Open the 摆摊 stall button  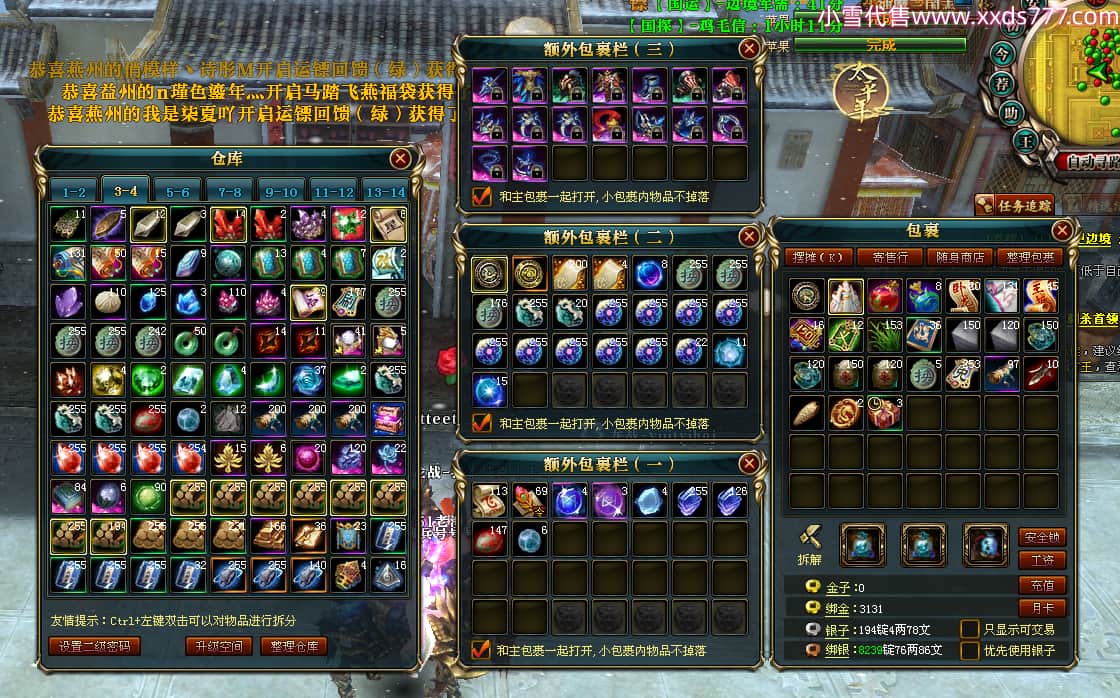coord(819,257)
